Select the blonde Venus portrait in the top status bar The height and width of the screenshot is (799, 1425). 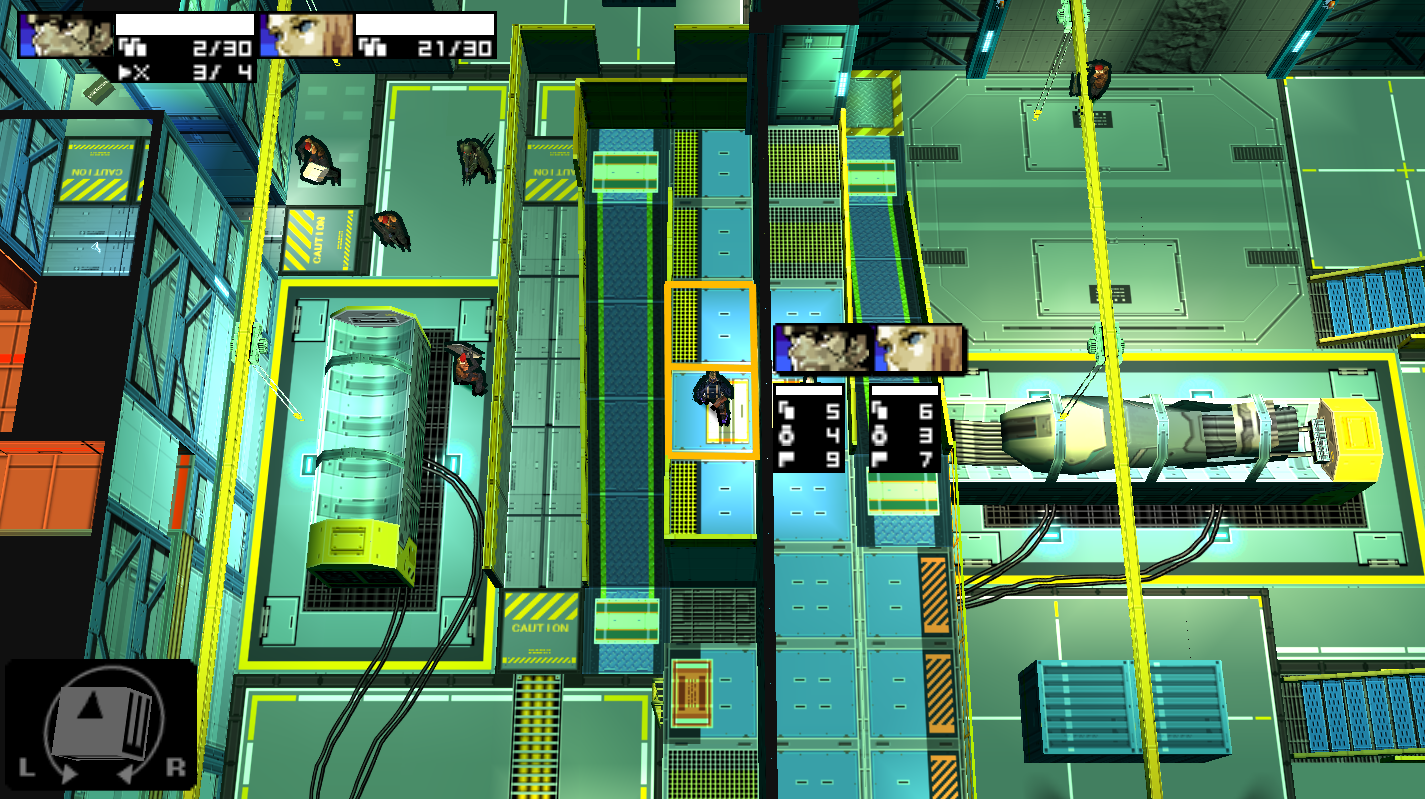tap(307, 35)
